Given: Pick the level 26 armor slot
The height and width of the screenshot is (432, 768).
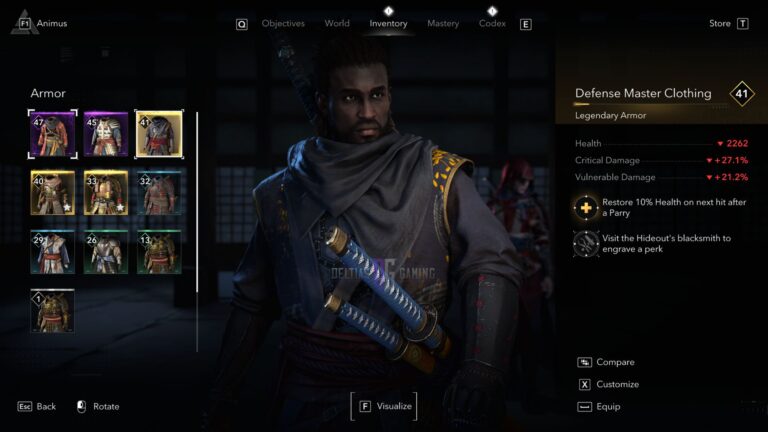Looking at the screenshot, I should (105, 251).
